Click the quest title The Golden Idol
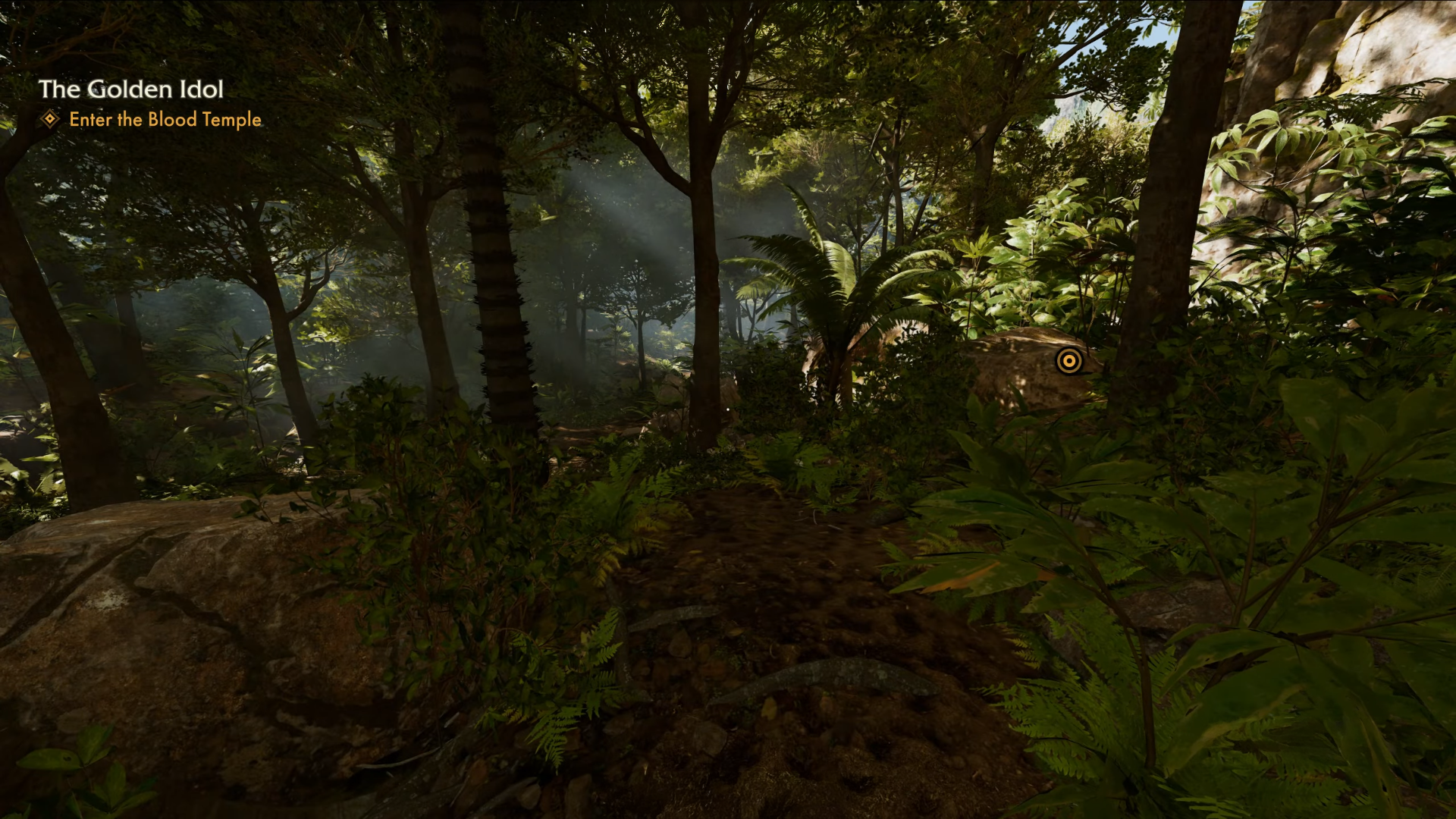Screen dimensions: 1456x819 point(131,89)
